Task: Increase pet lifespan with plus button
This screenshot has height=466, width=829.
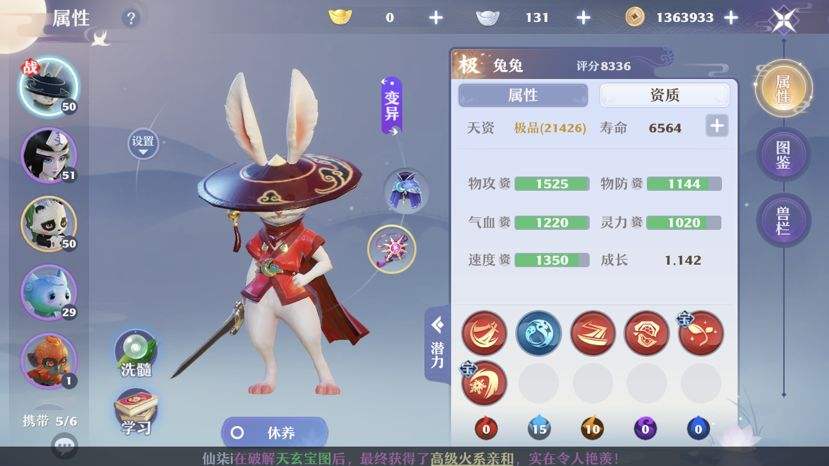Action: click(716, 127)
